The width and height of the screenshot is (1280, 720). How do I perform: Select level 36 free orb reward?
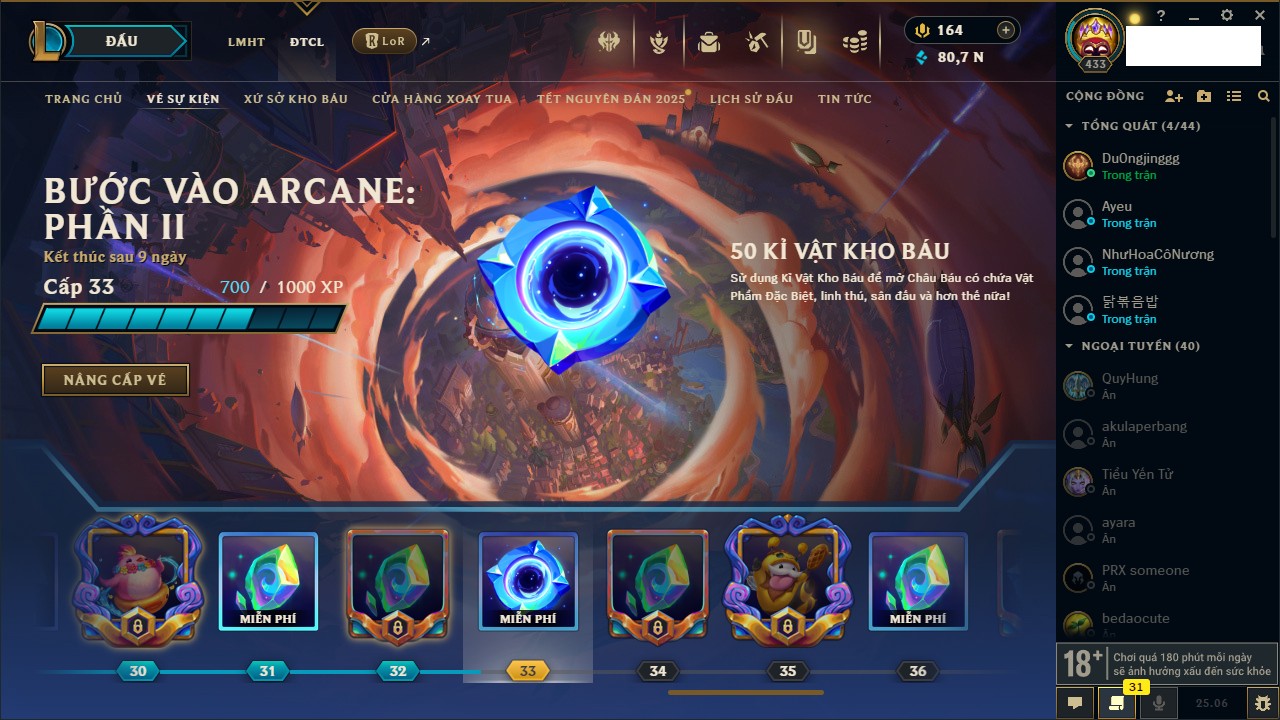point(918,582)
